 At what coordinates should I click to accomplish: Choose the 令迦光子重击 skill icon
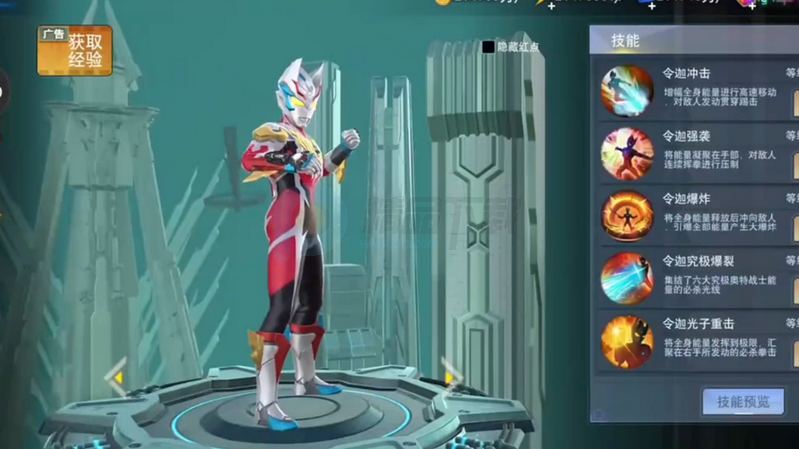click(627, 341)
